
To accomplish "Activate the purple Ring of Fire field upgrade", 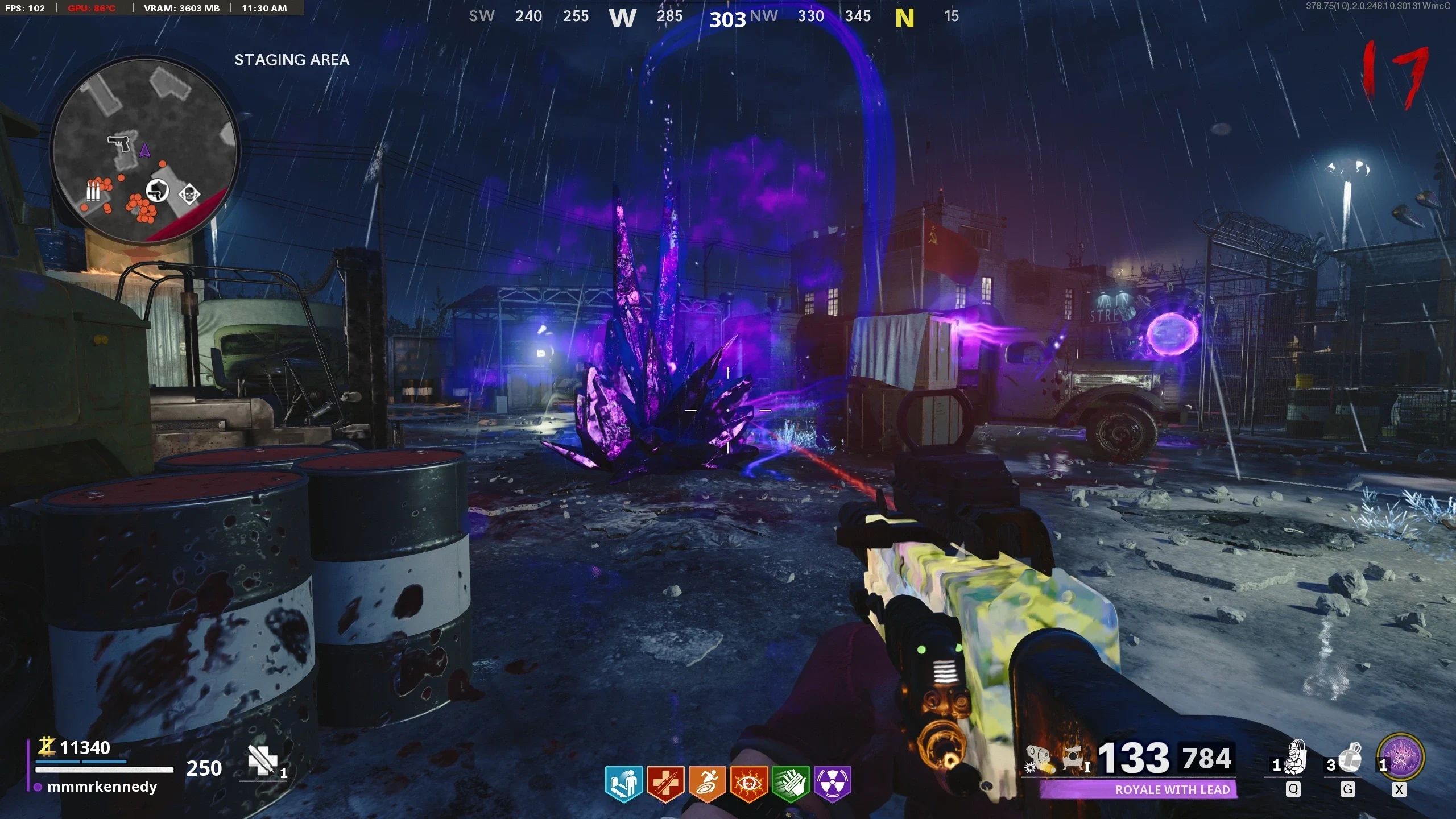I will (1401, 758).
